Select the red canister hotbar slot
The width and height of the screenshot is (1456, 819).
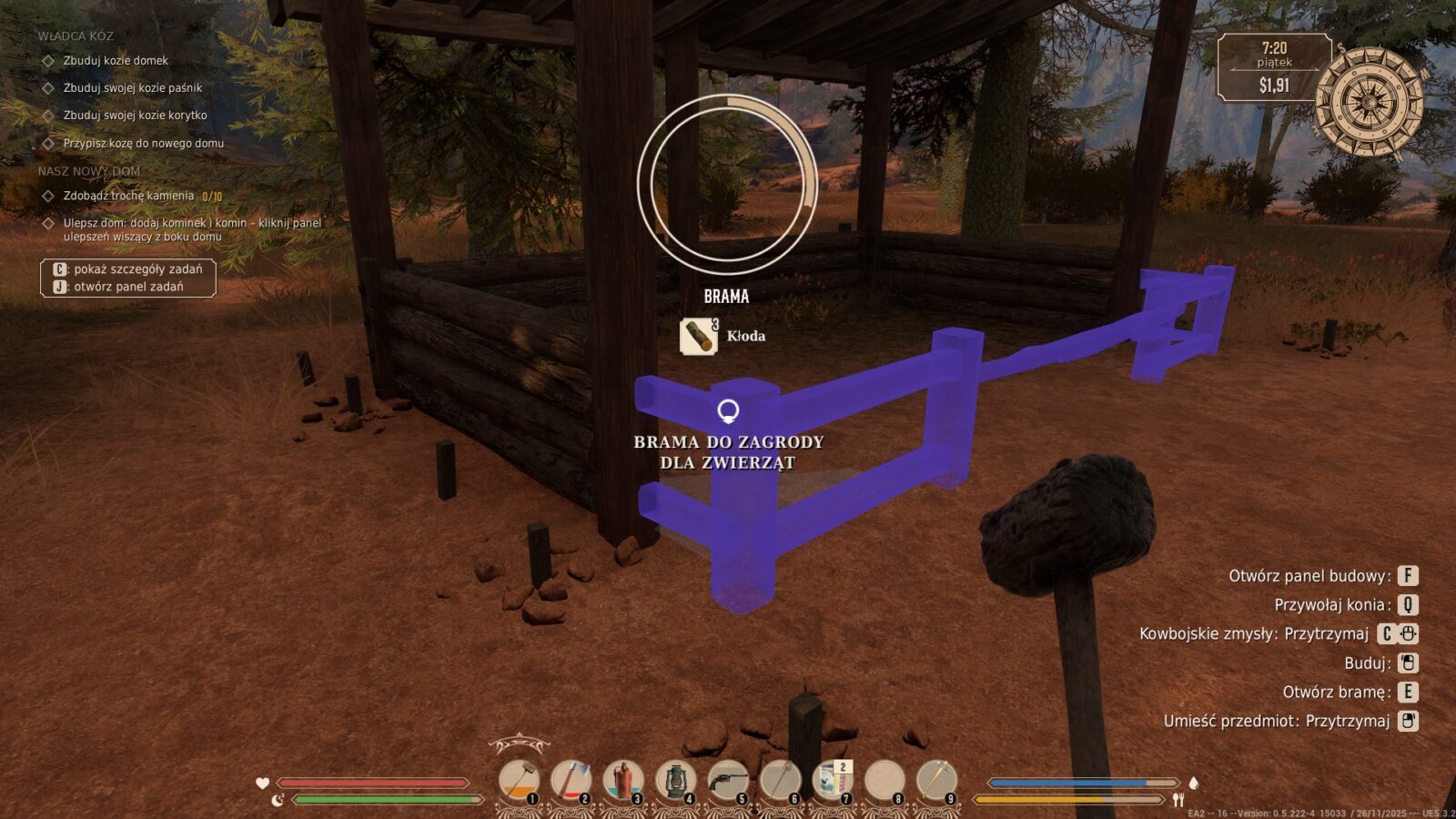[x=623, y=781]
